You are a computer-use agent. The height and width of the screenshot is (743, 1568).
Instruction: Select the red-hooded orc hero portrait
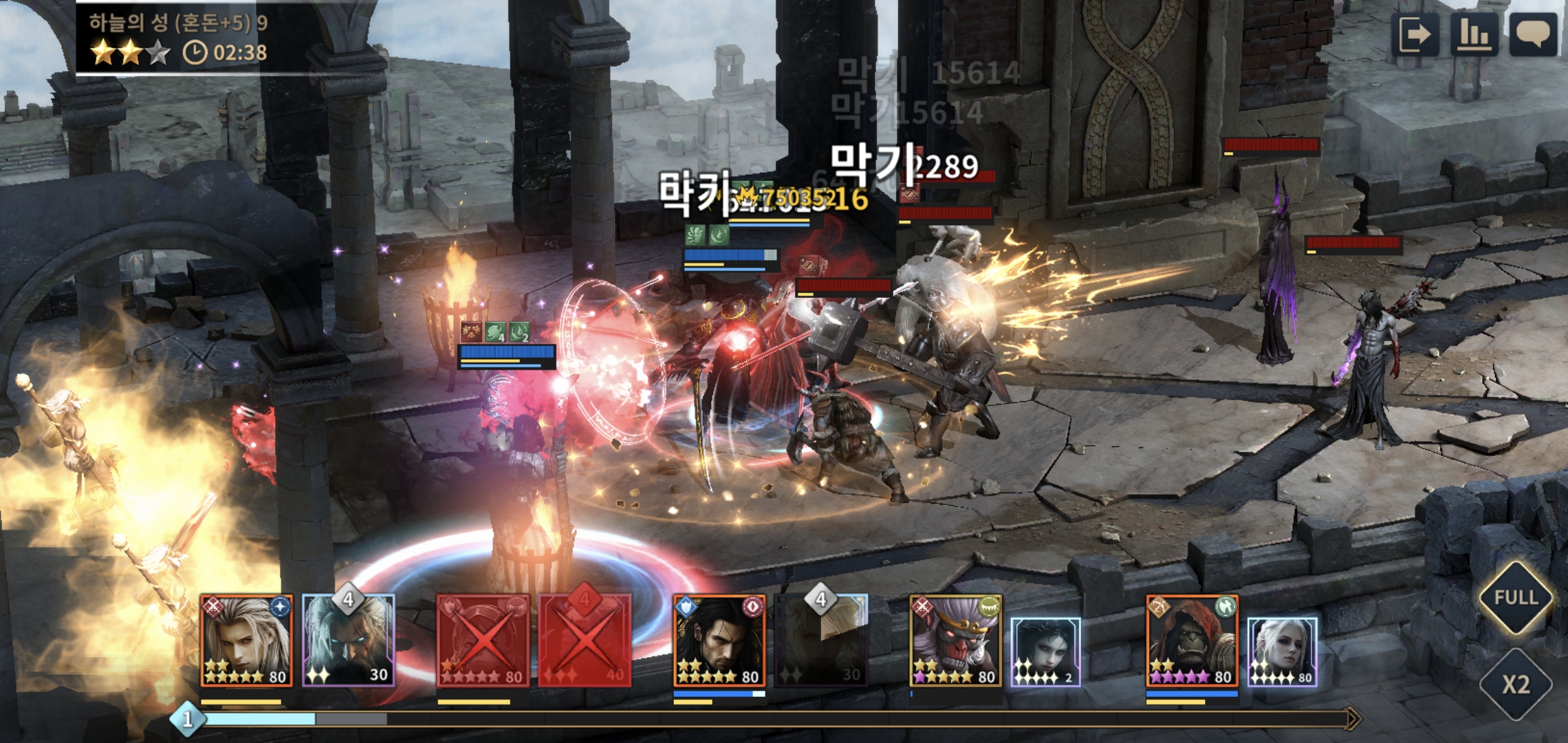click(x=1192, y=640)
